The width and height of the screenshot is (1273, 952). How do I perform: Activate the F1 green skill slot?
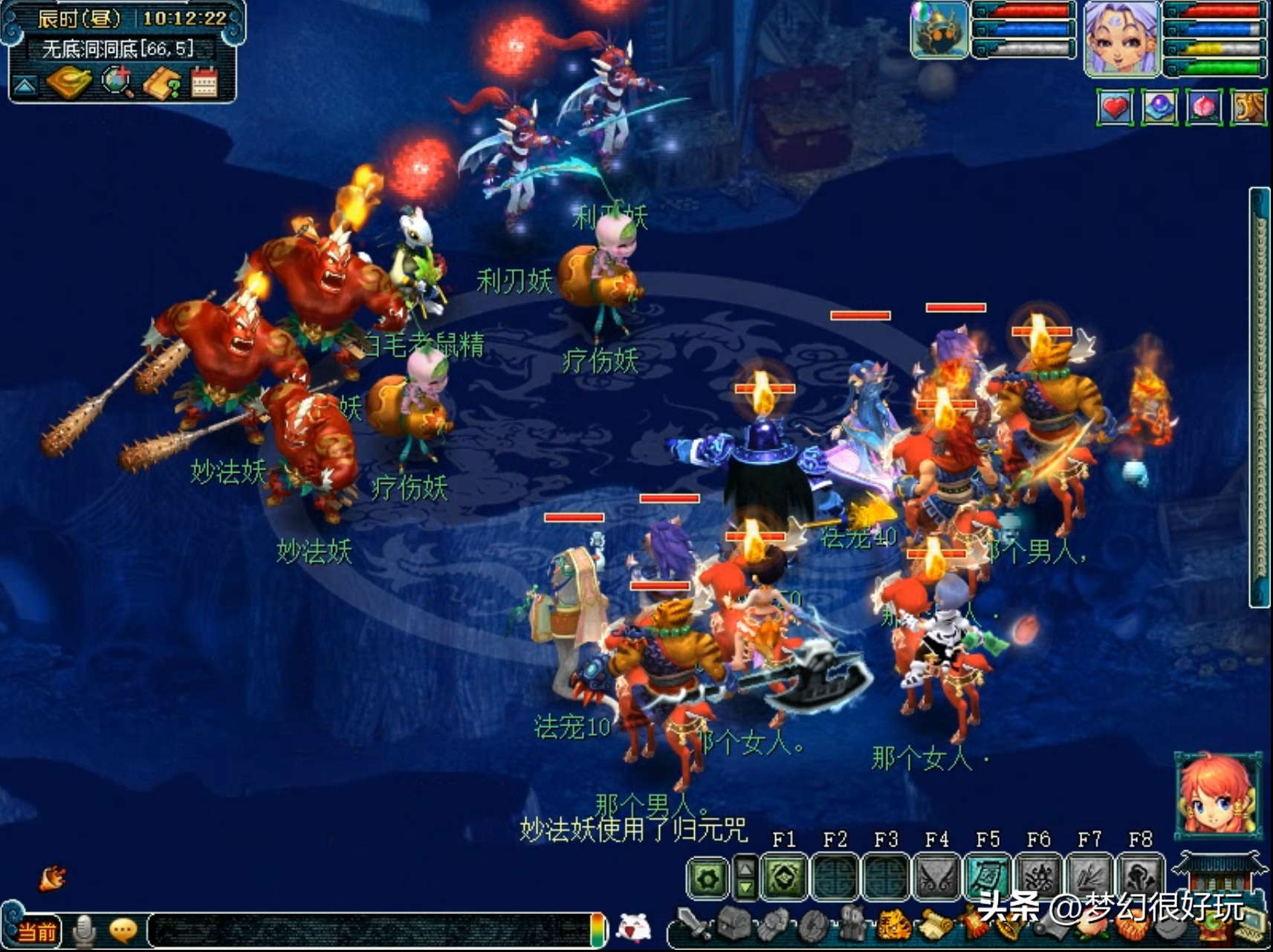pyautogui.click(x=785, y=878)
